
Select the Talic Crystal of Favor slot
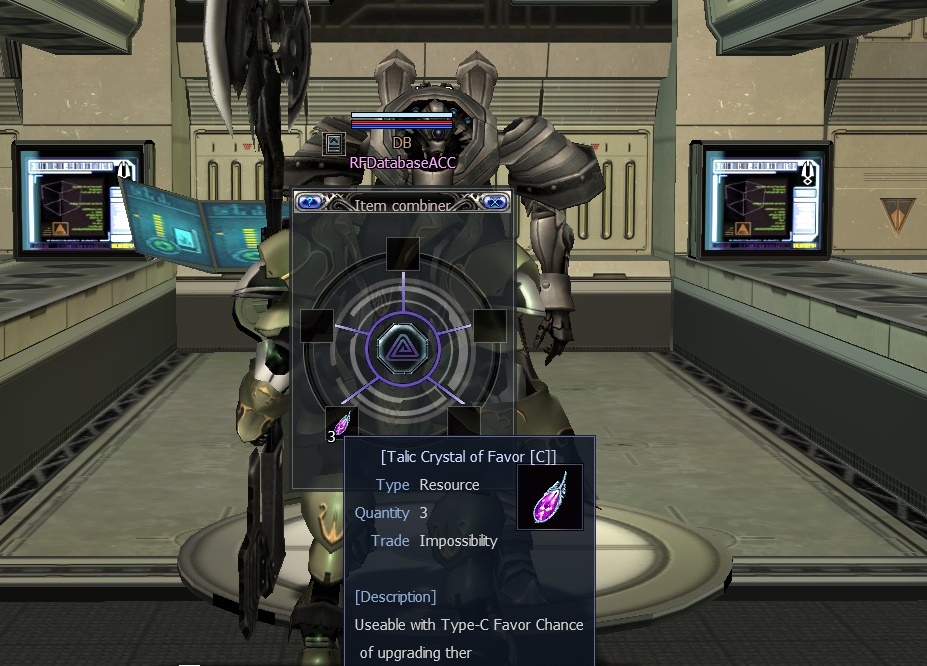(341, 423)
